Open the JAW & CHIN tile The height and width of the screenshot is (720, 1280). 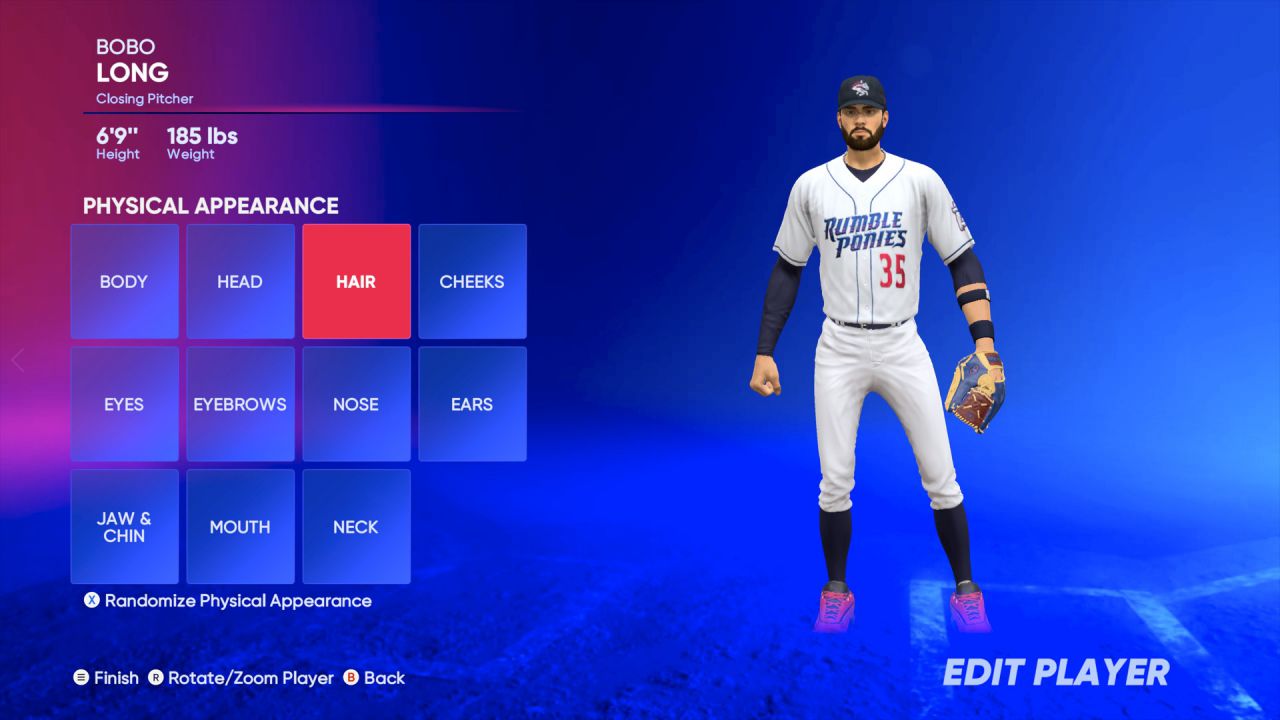point(123,526)
